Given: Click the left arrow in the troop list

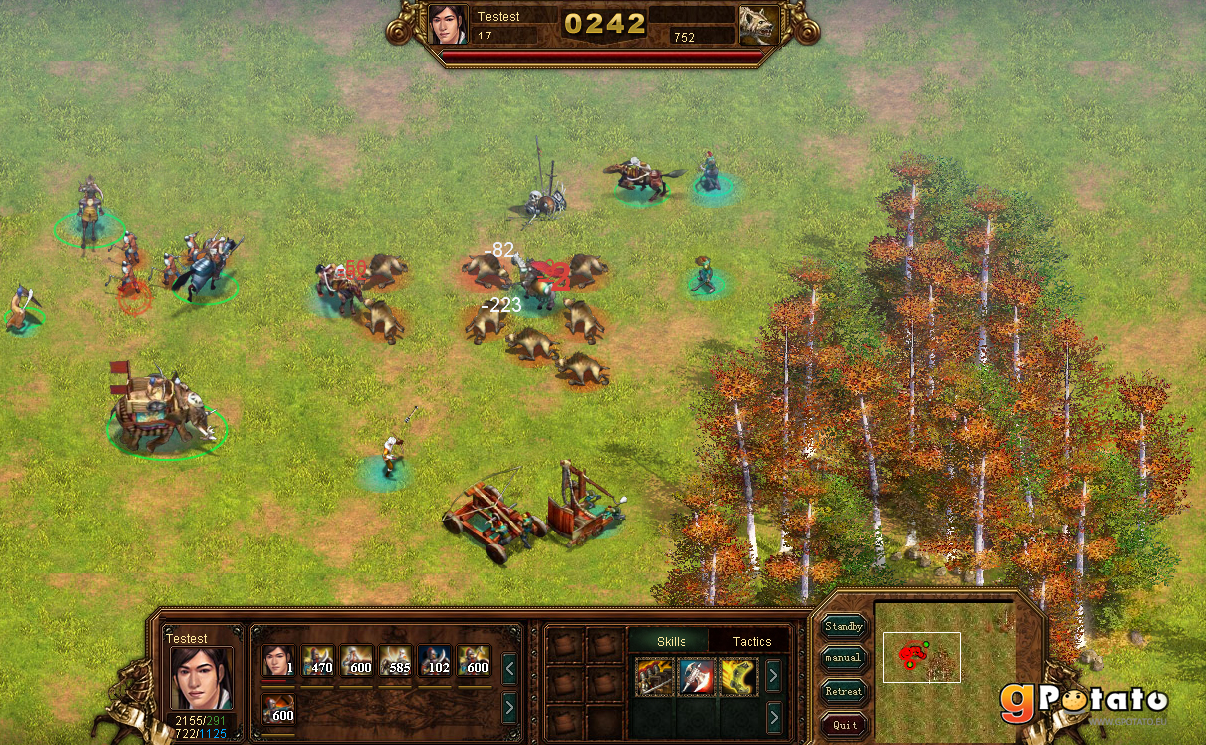Looking at the screenshot, I should tap(509, 667).
